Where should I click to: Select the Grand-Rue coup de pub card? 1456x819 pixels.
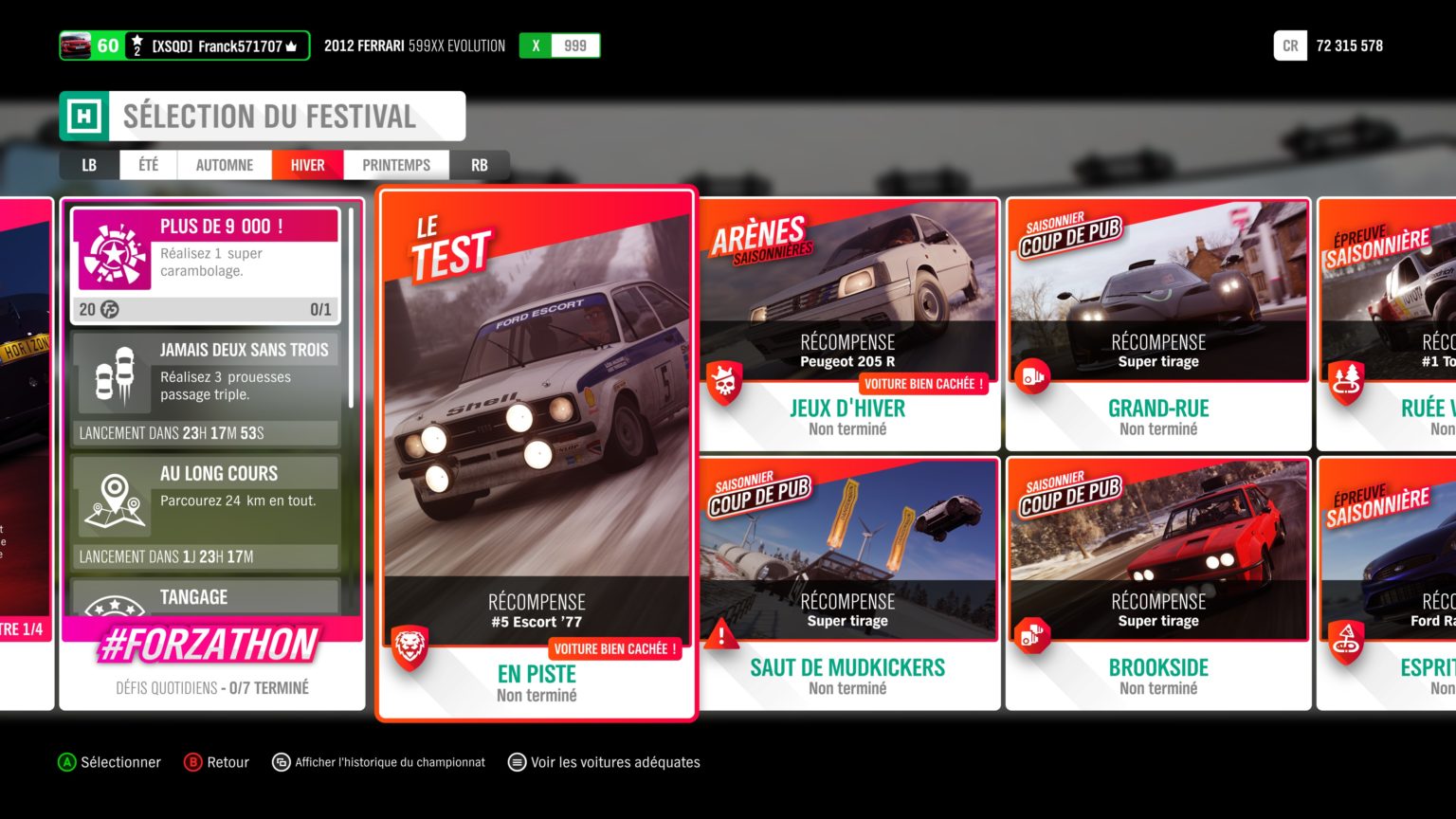[1158, 324]
